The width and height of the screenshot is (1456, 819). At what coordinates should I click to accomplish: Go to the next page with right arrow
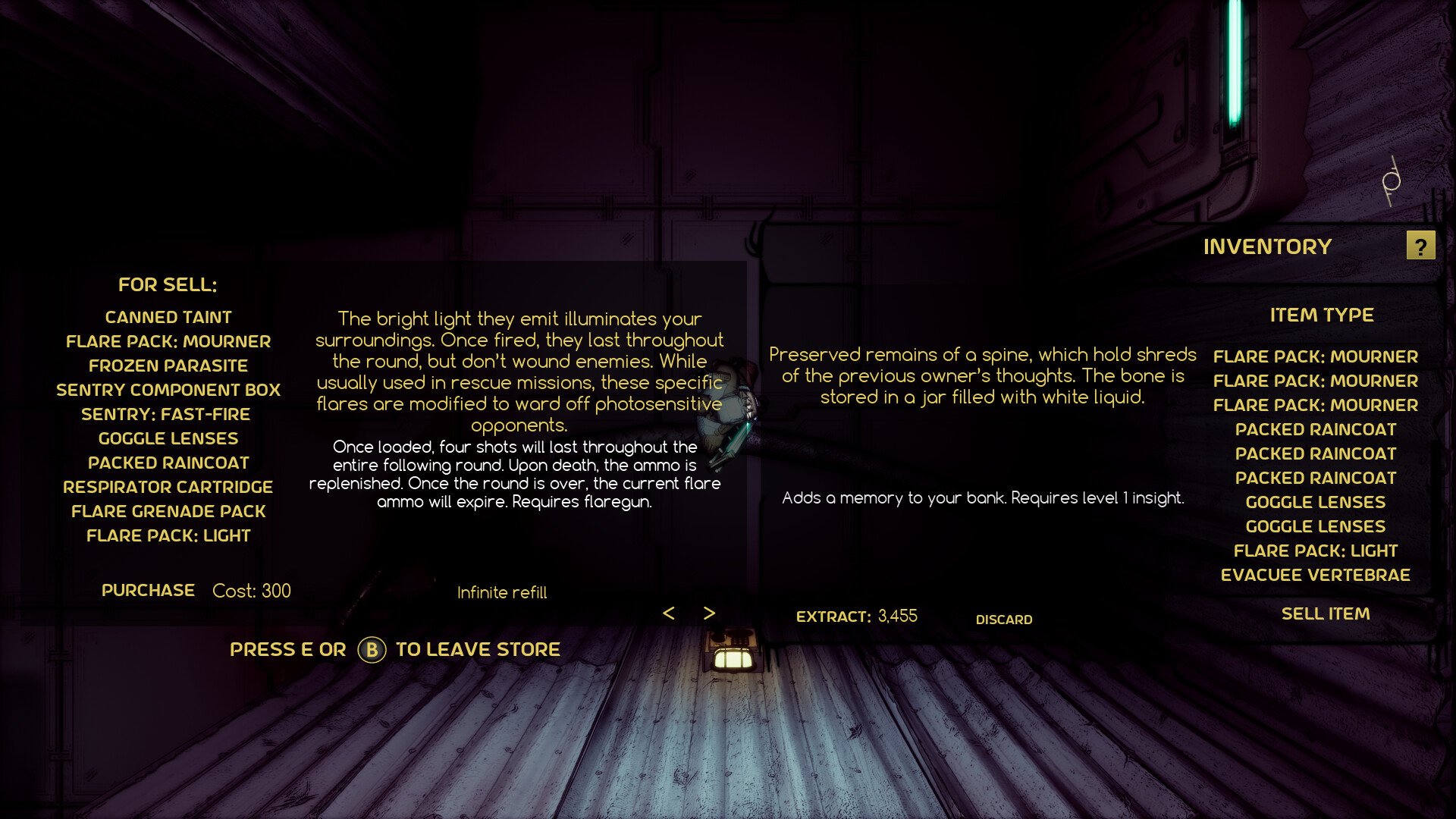tap(709, 613)
